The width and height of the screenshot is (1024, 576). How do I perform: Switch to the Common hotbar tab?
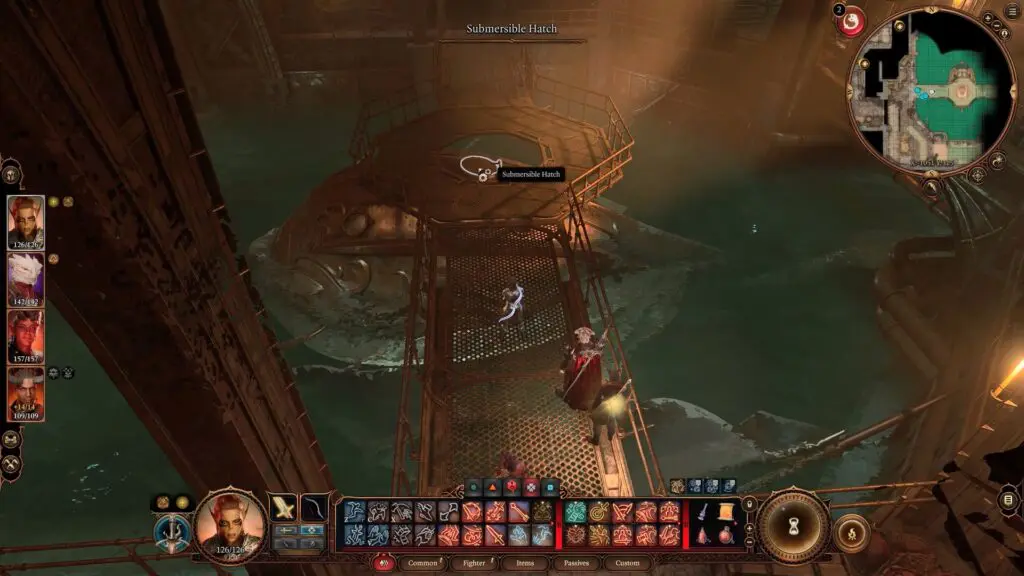point(423,563)
